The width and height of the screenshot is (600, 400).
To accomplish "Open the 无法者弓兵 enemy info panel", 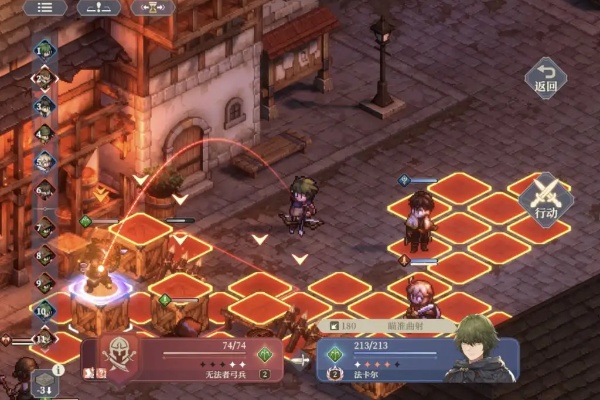I will tap(185, 360).
